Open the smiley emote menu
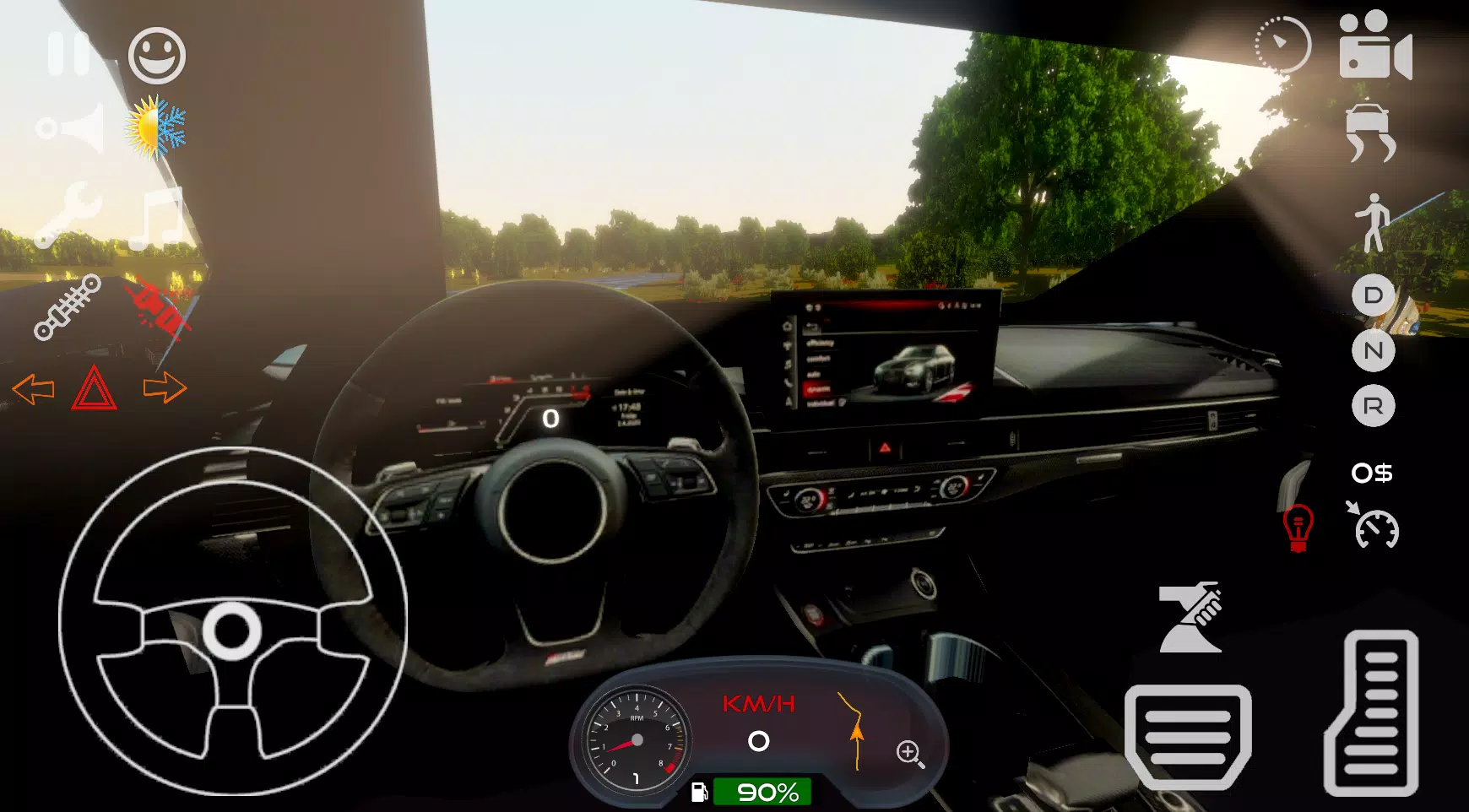Screen dimensions: 1469x812 pos(156,57)
